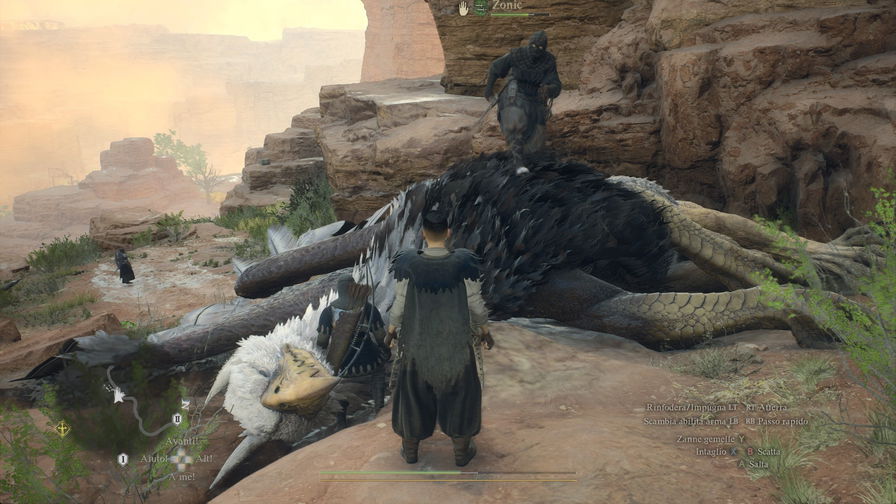Select the pawn name Zonic
This screenshot has height=504, width=896.
(507, 6)
